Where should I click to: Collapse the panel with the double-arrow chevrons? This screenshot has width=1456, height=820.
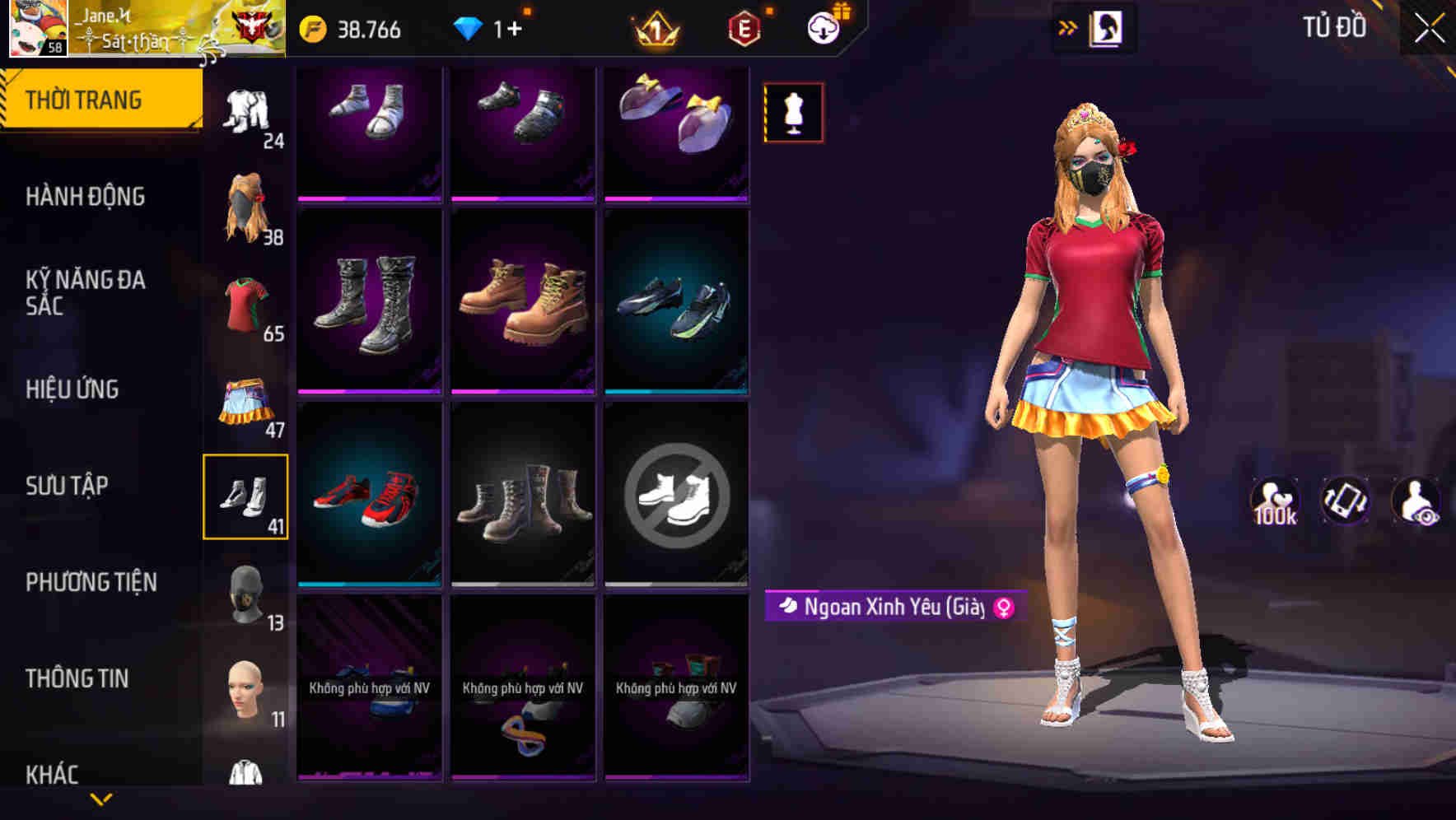(x=1068, y=26)
